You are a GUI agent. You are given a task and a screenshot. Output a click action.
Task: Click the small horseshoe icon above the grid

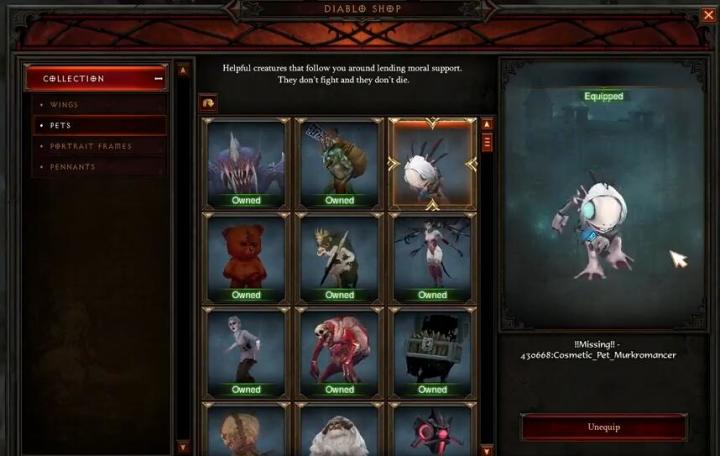(x=210, y=102)
